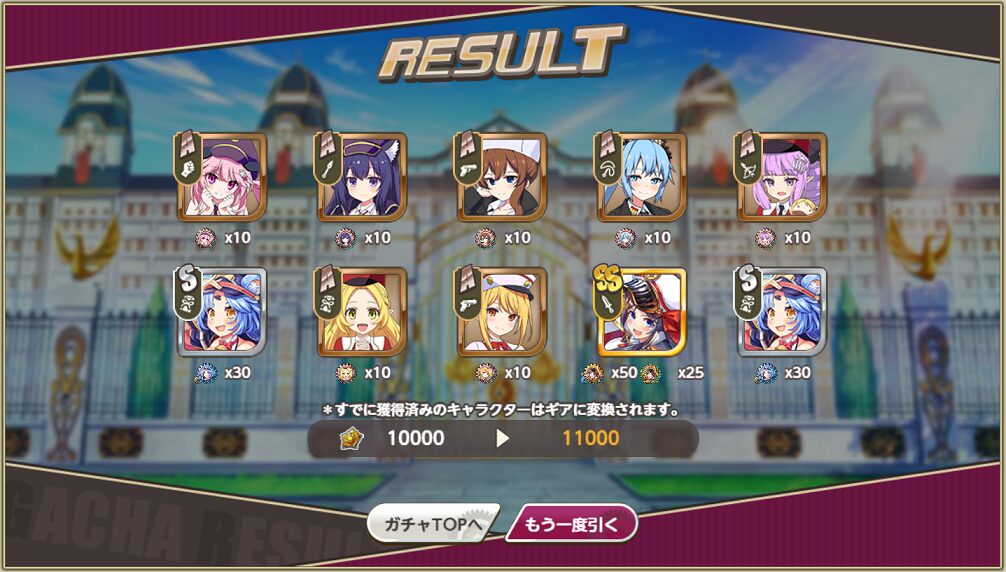This screenshot has height=572, width=1006.
Task: Choose the pink-haired girl with purple hat
Action: click(x=222, y=177)
